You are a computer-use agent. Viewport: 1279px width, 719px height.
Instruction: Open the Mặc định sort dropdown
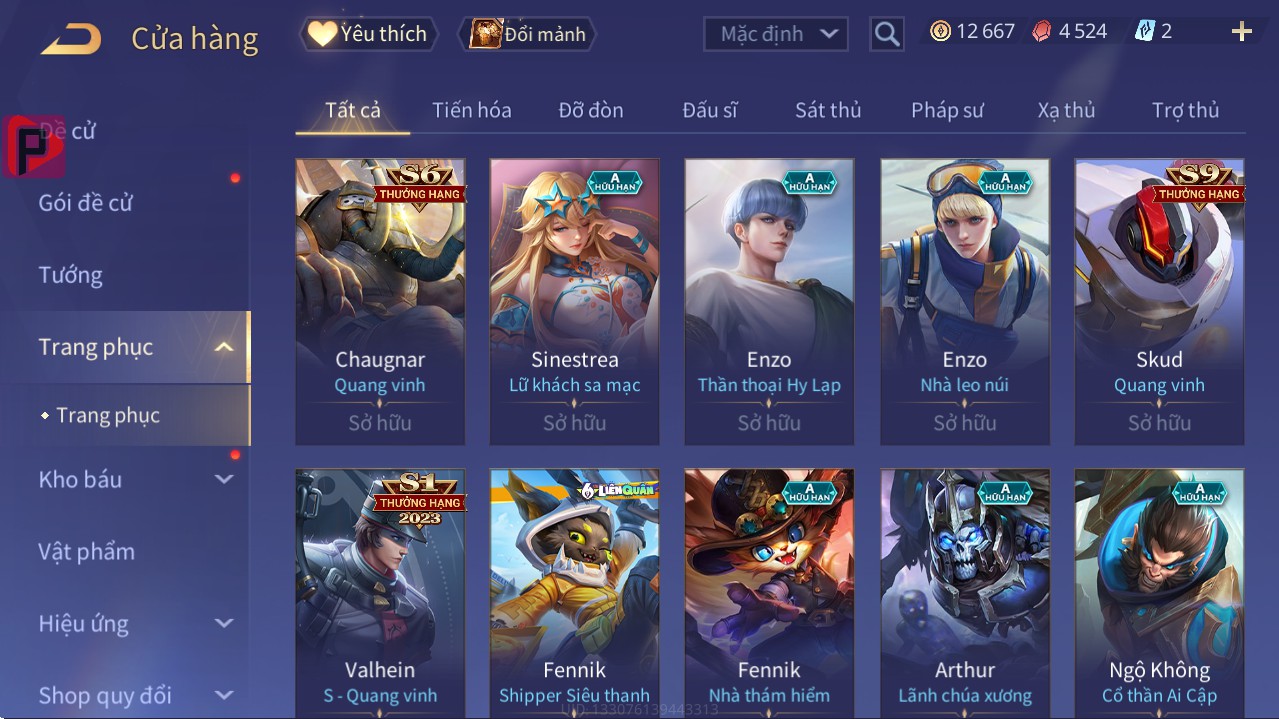776,34
